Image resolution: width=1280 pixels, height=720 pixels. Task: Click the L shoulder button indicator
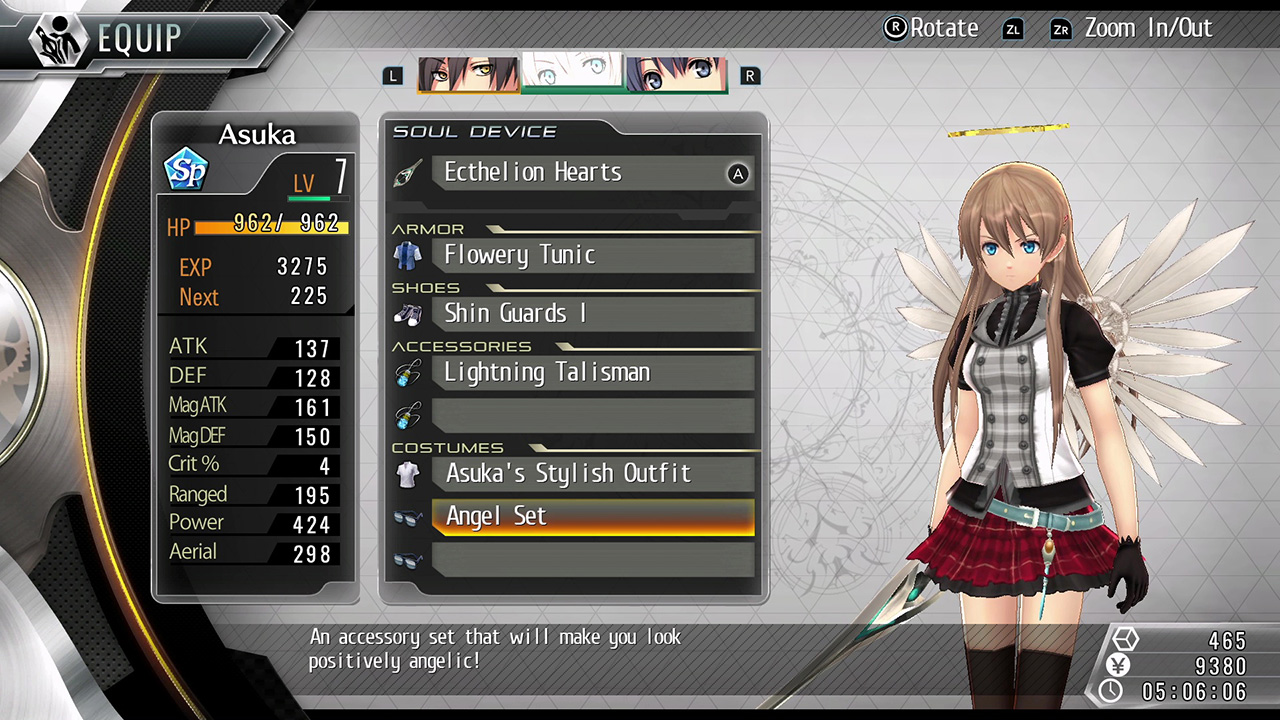coord(392,76)
